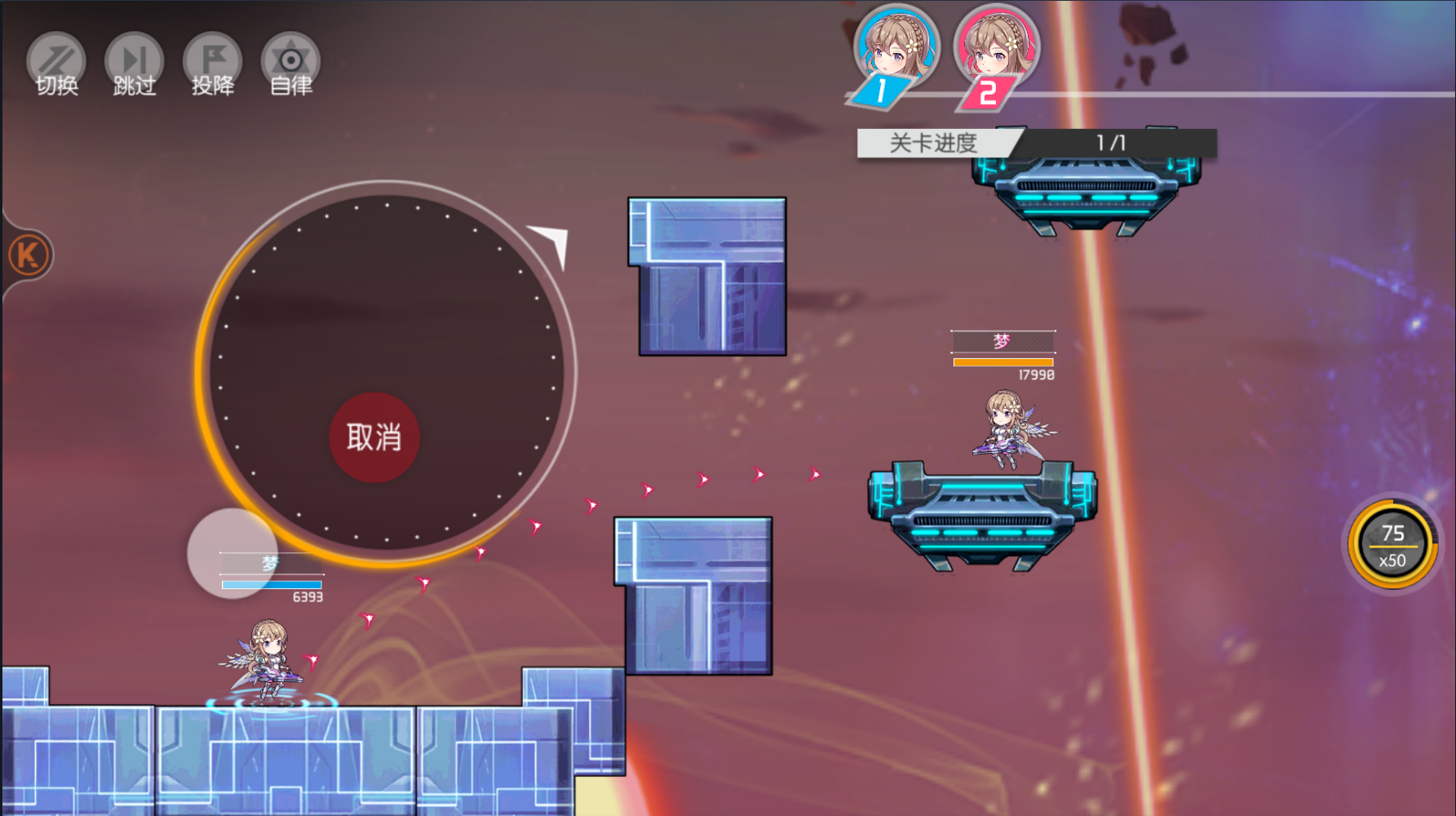Click the 跳过 skip battle icon
This screenshot has height=816, width=1456.
tap(134, 59)
